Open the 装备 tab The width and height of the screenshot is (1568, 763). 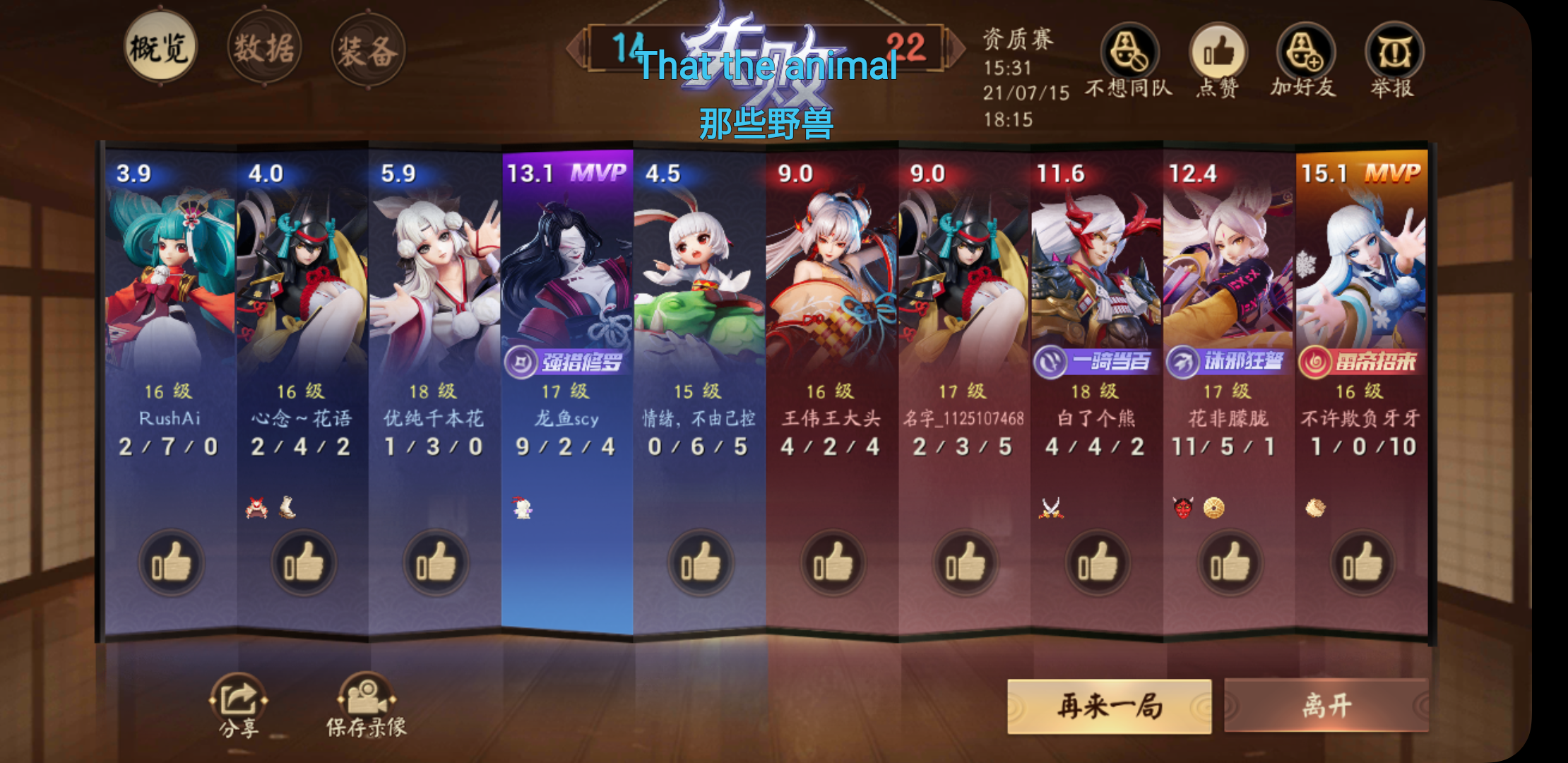tap(367, 47)
